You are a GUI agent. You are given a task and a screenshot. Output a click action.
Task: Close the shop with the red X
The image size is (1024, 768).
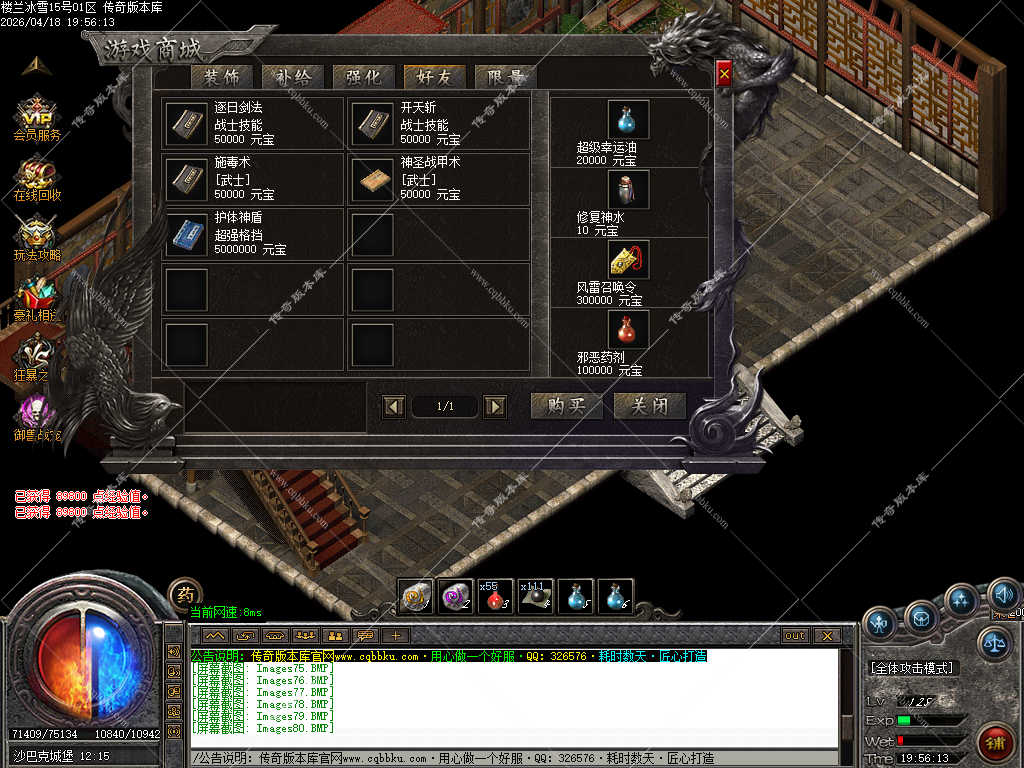pos(724,72)
